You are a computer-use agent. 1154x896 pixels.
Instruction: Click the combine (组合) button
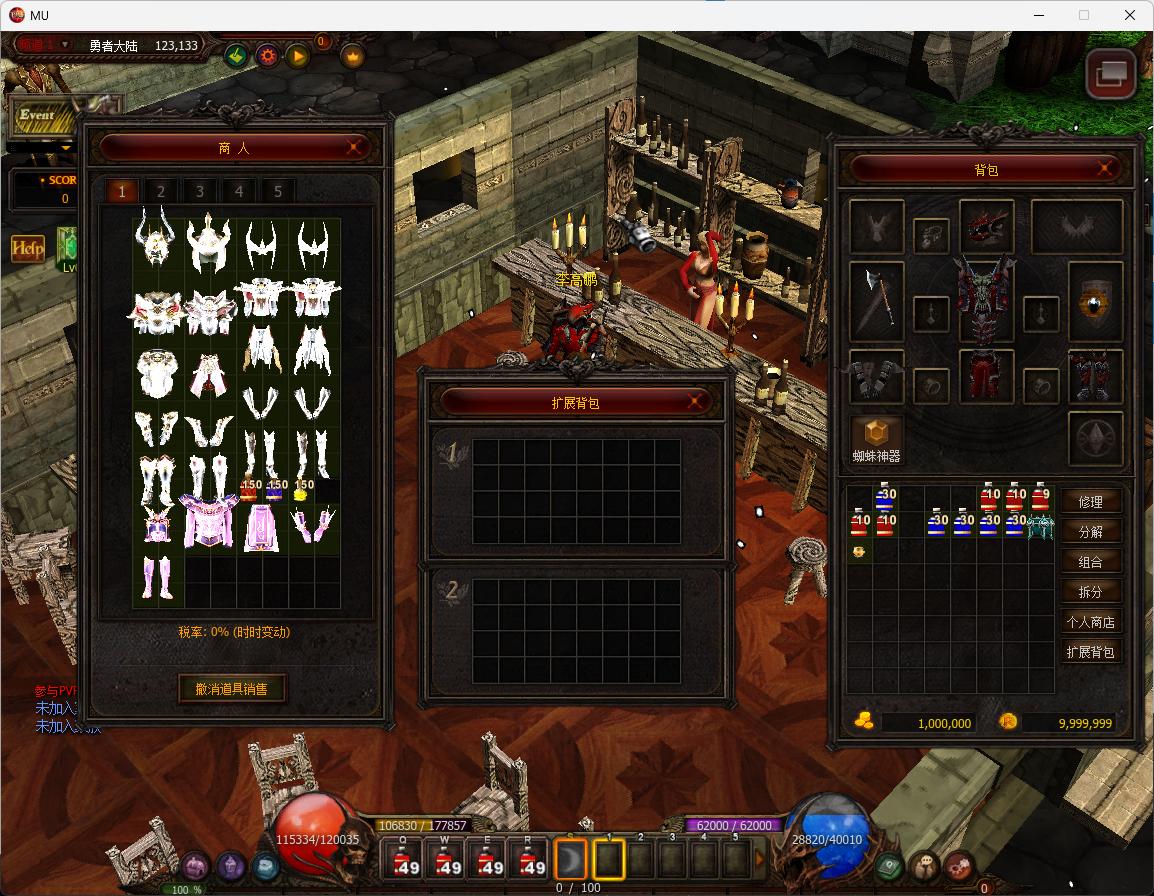tap(1090, 562)
